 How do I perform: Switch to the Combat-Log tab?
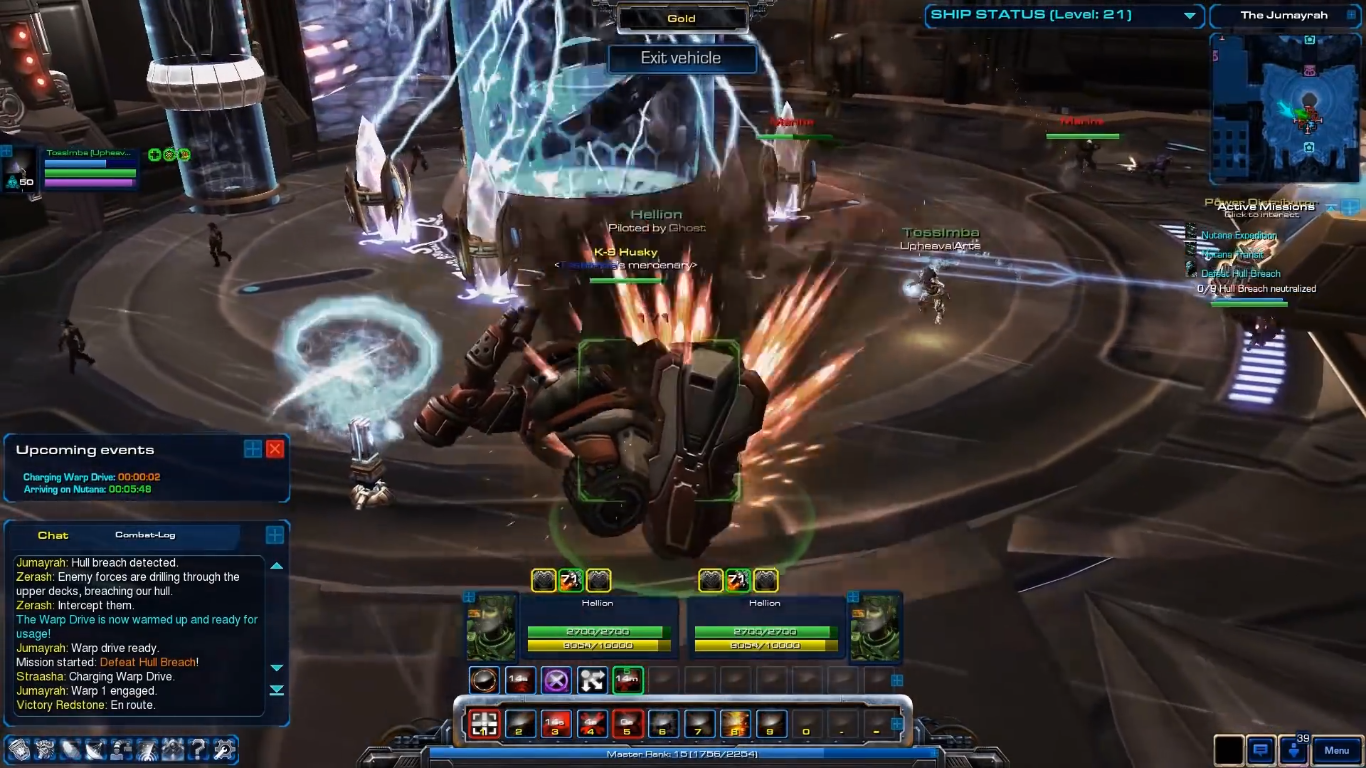pos(145,535)
